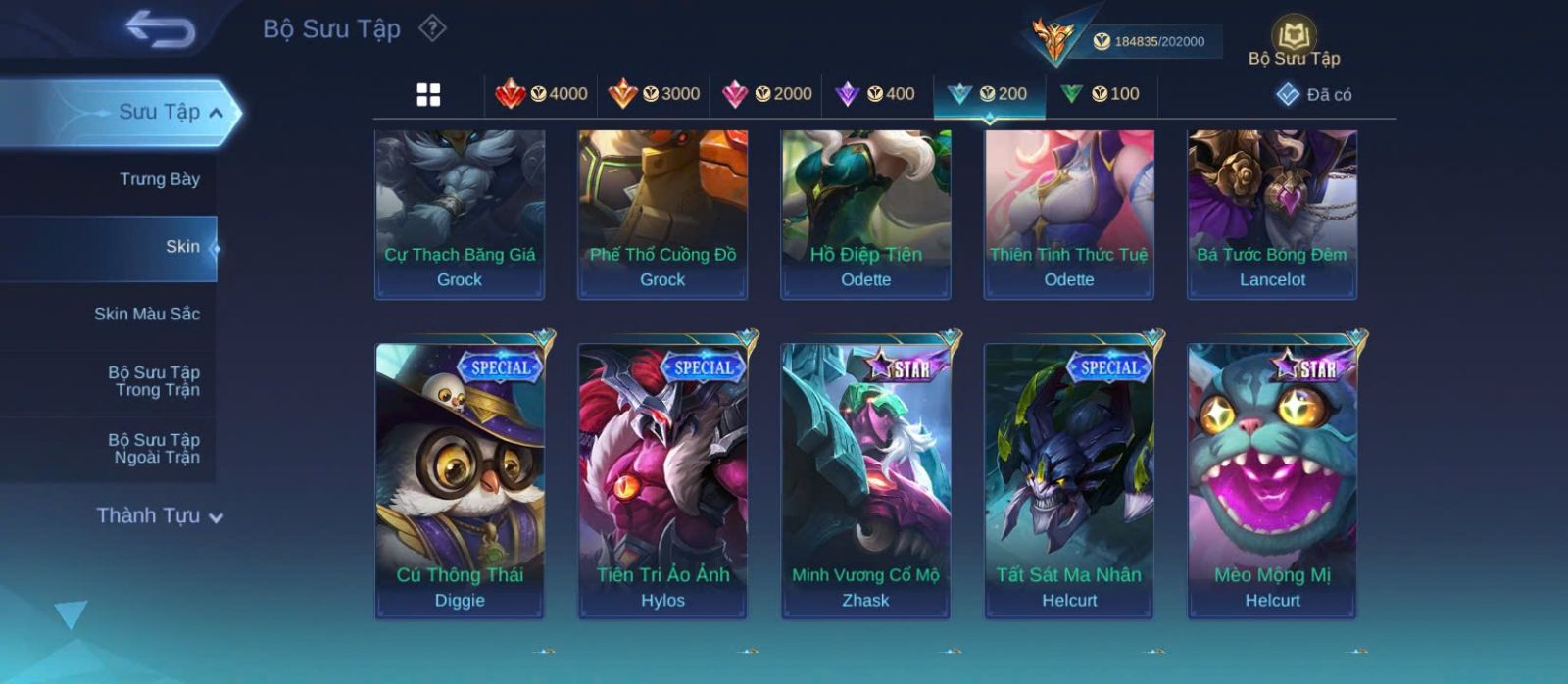Open Helcurt's Mèo Mộng Mị skin
Screen dimensions: 1568x684
click(x=1272, y=480)
